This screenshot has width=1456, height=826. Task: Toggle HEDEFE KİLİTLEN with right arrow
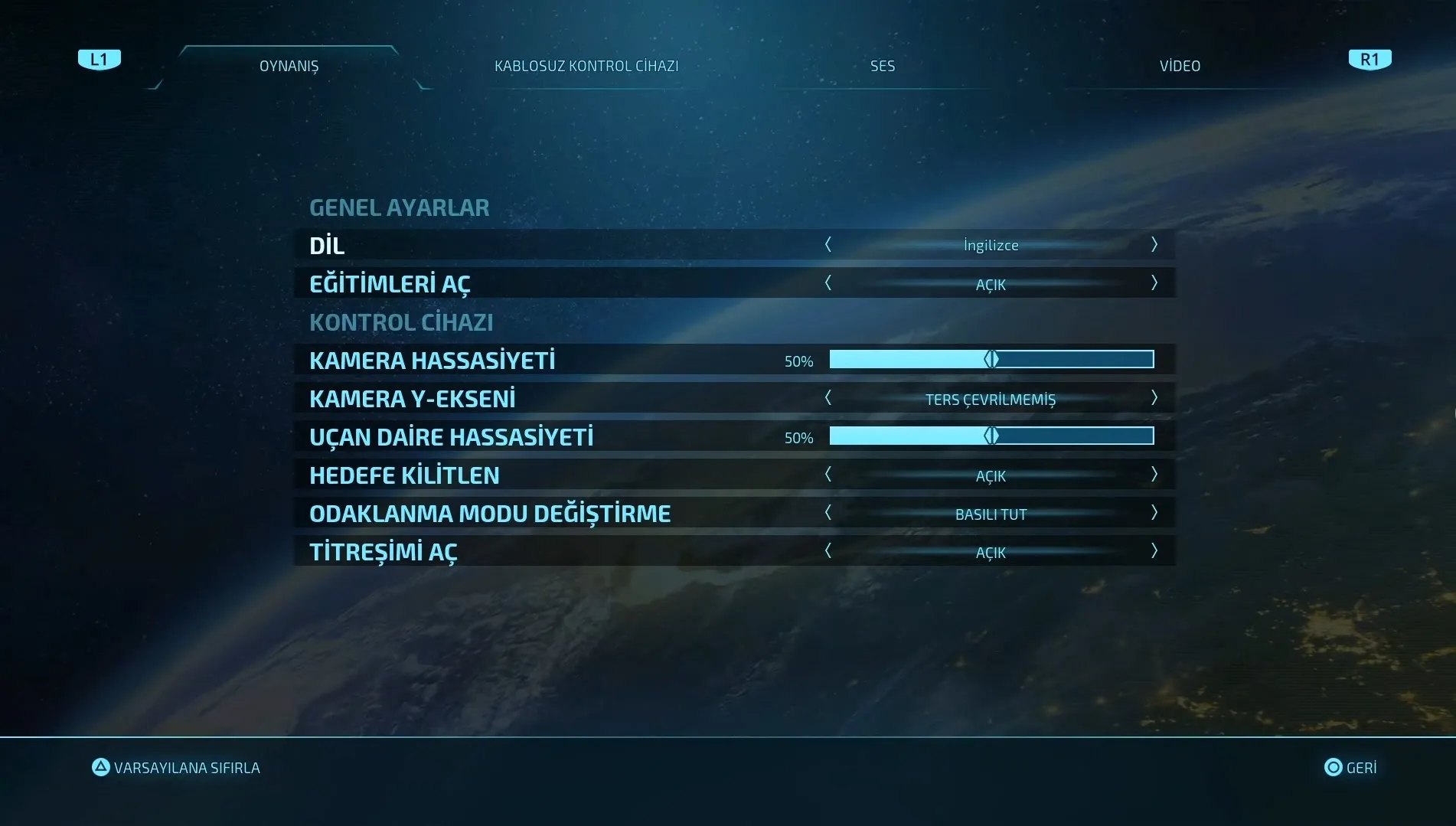[1154, 475]
